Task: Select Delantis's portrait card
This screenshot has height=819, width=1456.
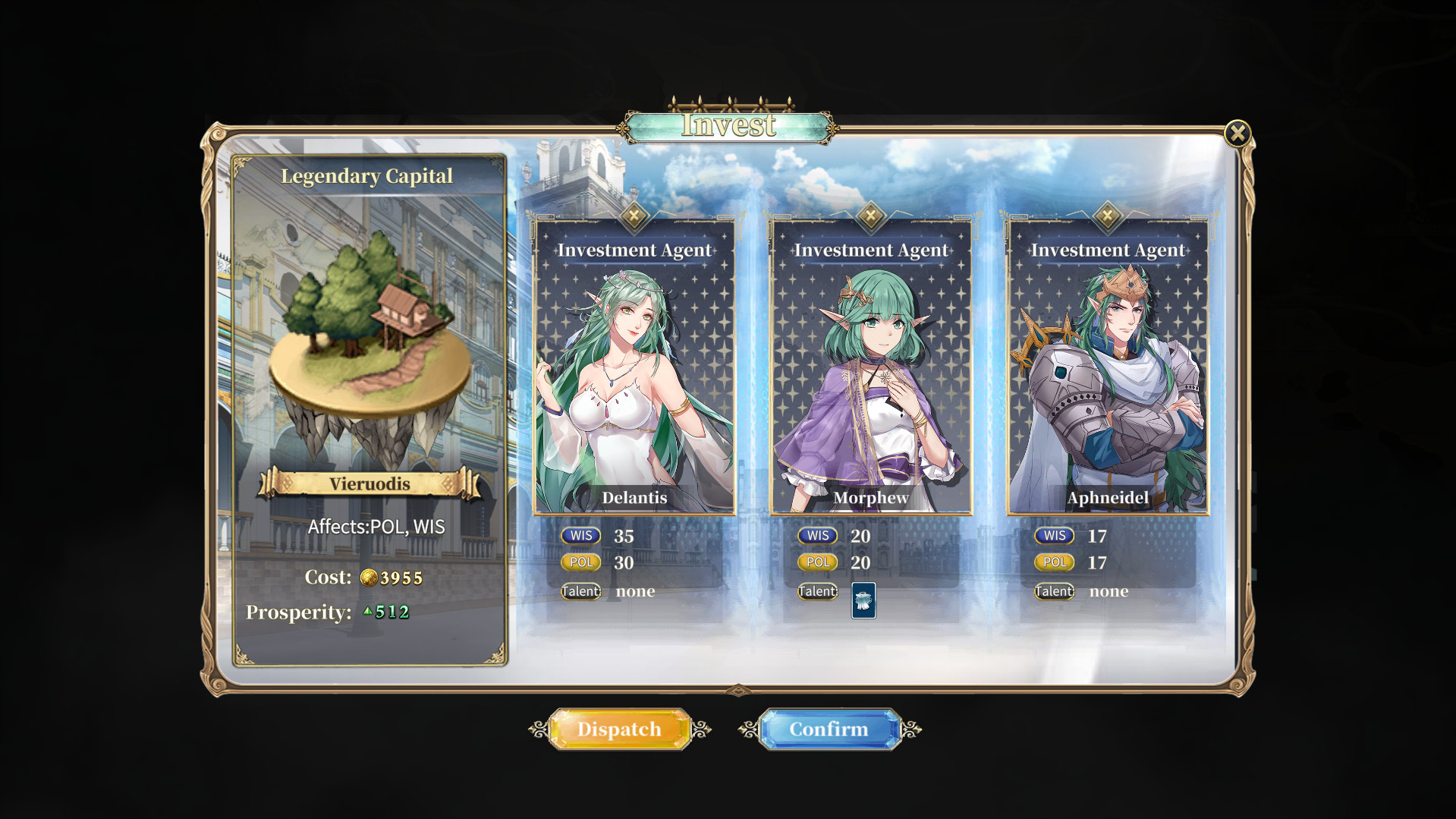Action: tap(636, 364)
